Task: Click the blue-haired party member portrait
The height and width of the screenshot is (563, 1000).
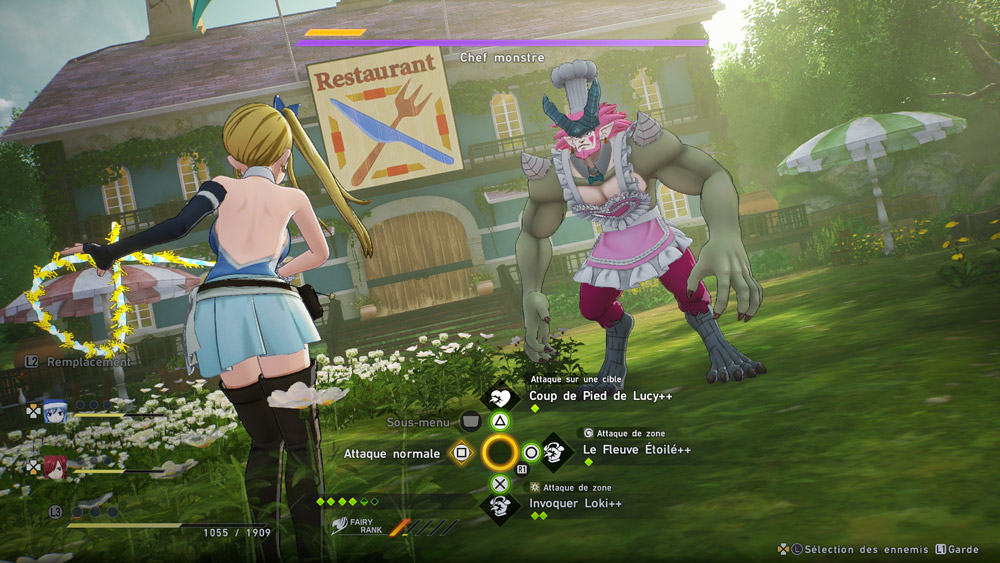Action: pyautogui.click(x=55, y=410)
